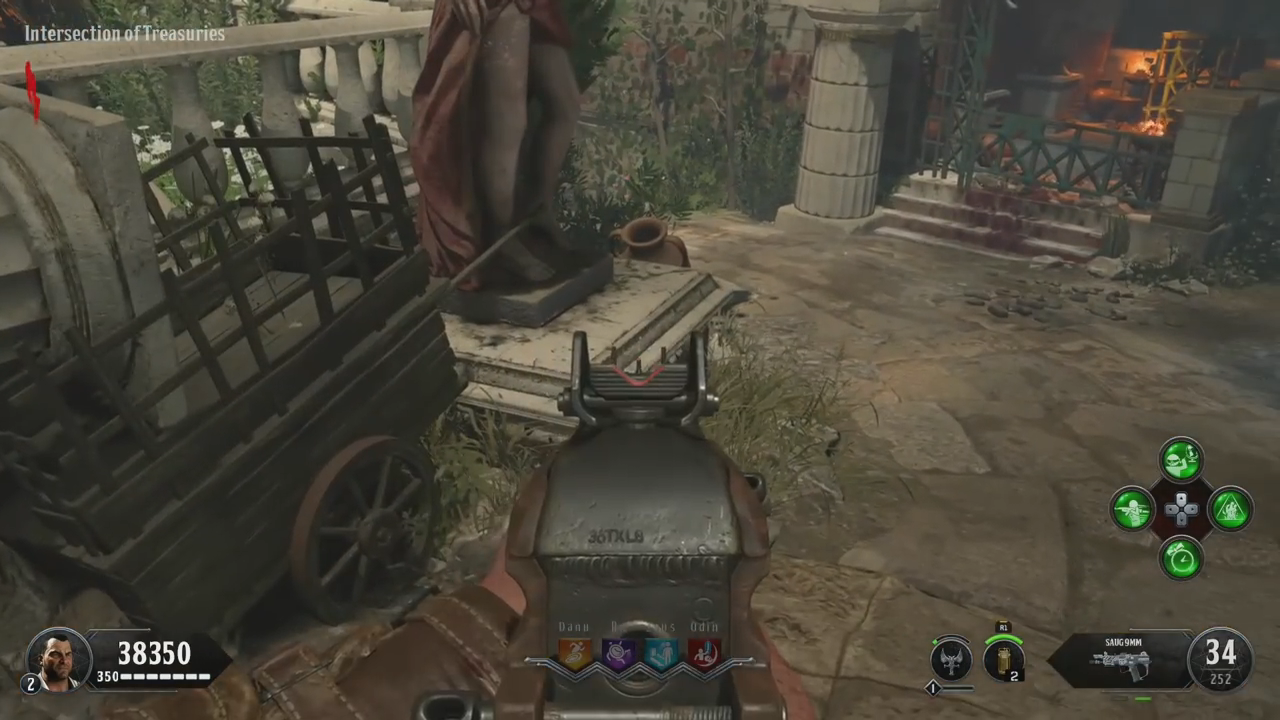
Task: Select the red Odin perk icon
Action: tap(704, 653)
